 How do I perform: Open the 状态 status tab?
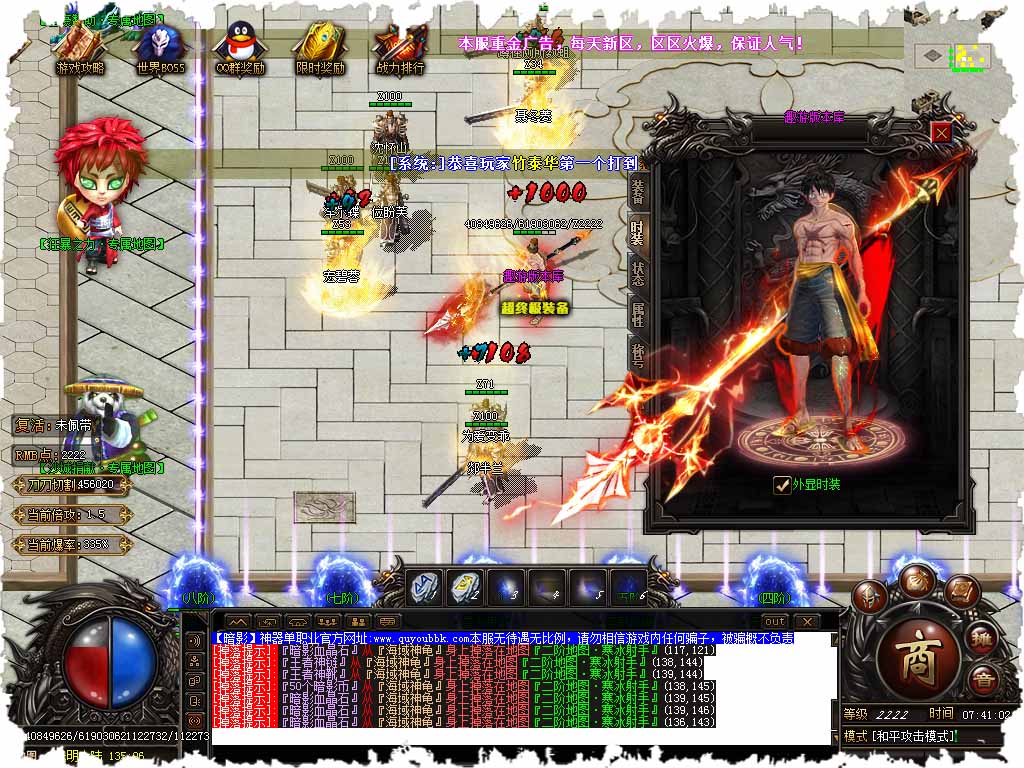(x=638, y=271)
